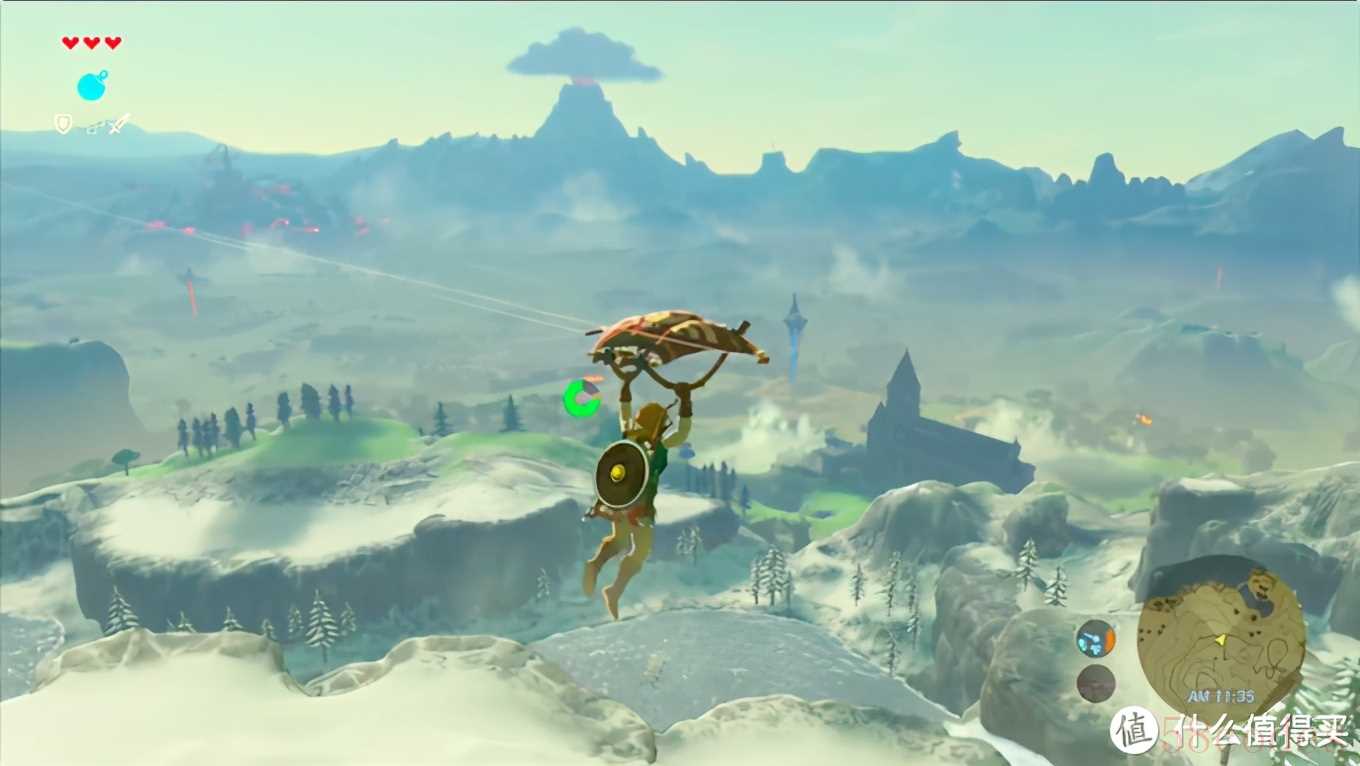
Task: Click the yellow player arrow on the minimap
Action: click(1220, 639)
